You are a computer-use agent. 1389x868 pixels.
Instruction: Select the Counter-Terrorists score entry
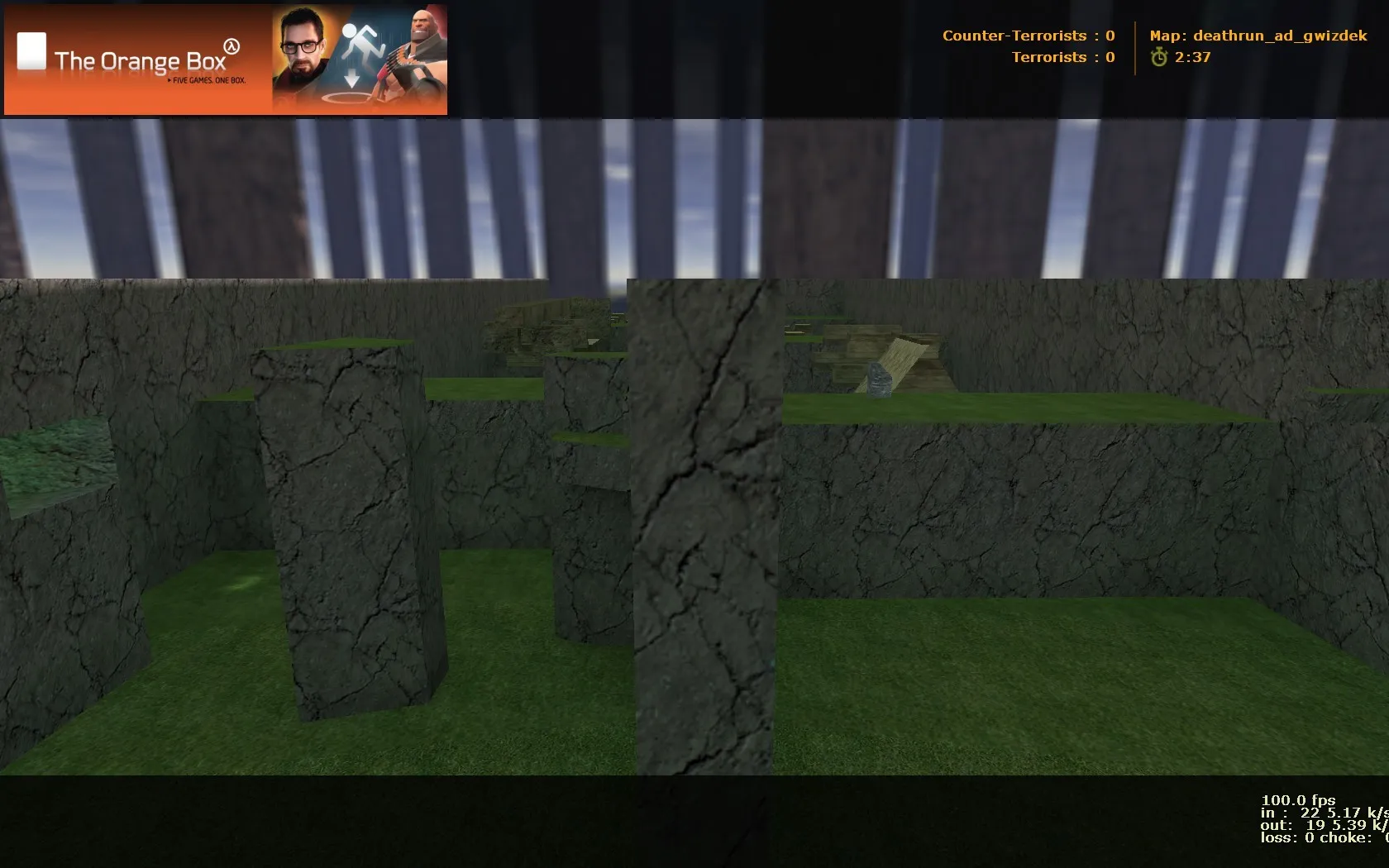coord(1029,36)
